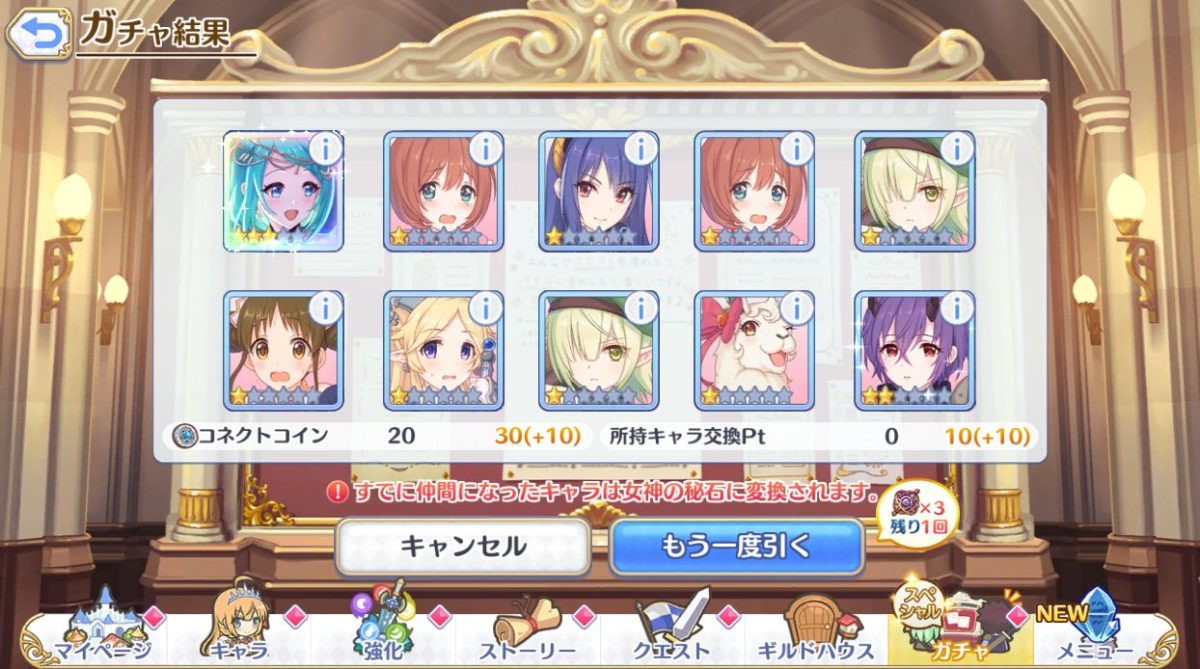Show info for the teal-haired card
Viewport: 1200px width, 669px height.
tap(325, 149)
